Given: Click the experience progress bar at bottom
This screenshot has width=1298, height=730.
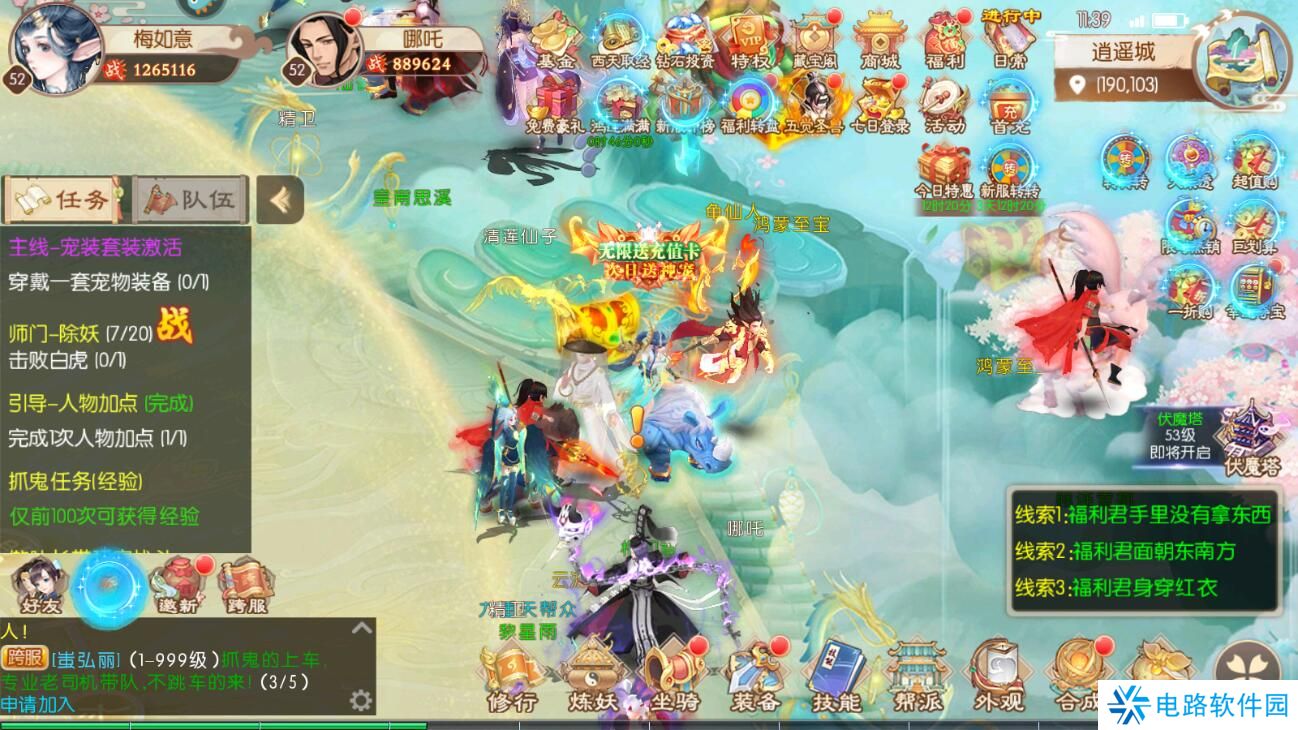Looking at the screenshot, I should pyautogui.click(x=300, y=726).
